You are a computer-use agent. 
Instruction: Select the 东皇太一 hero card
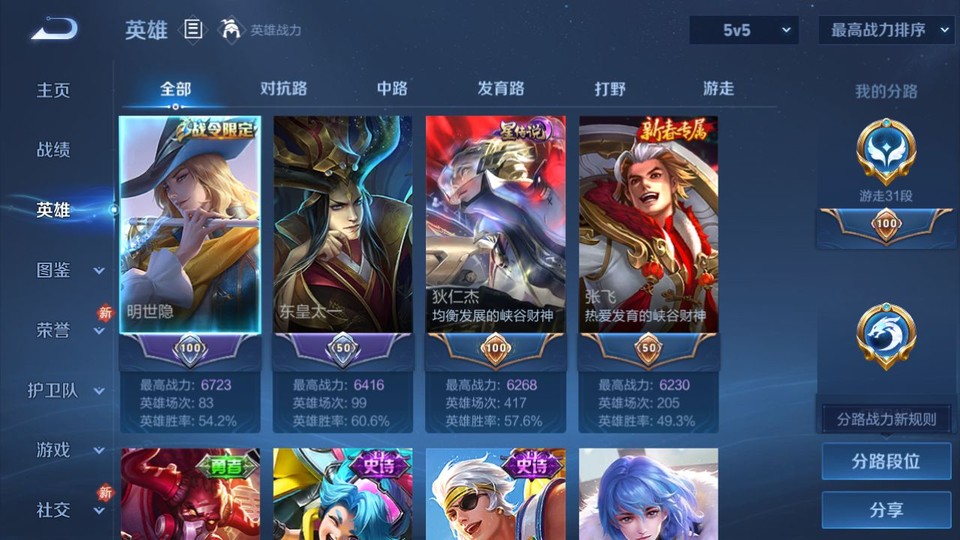[x=343, y=225]
